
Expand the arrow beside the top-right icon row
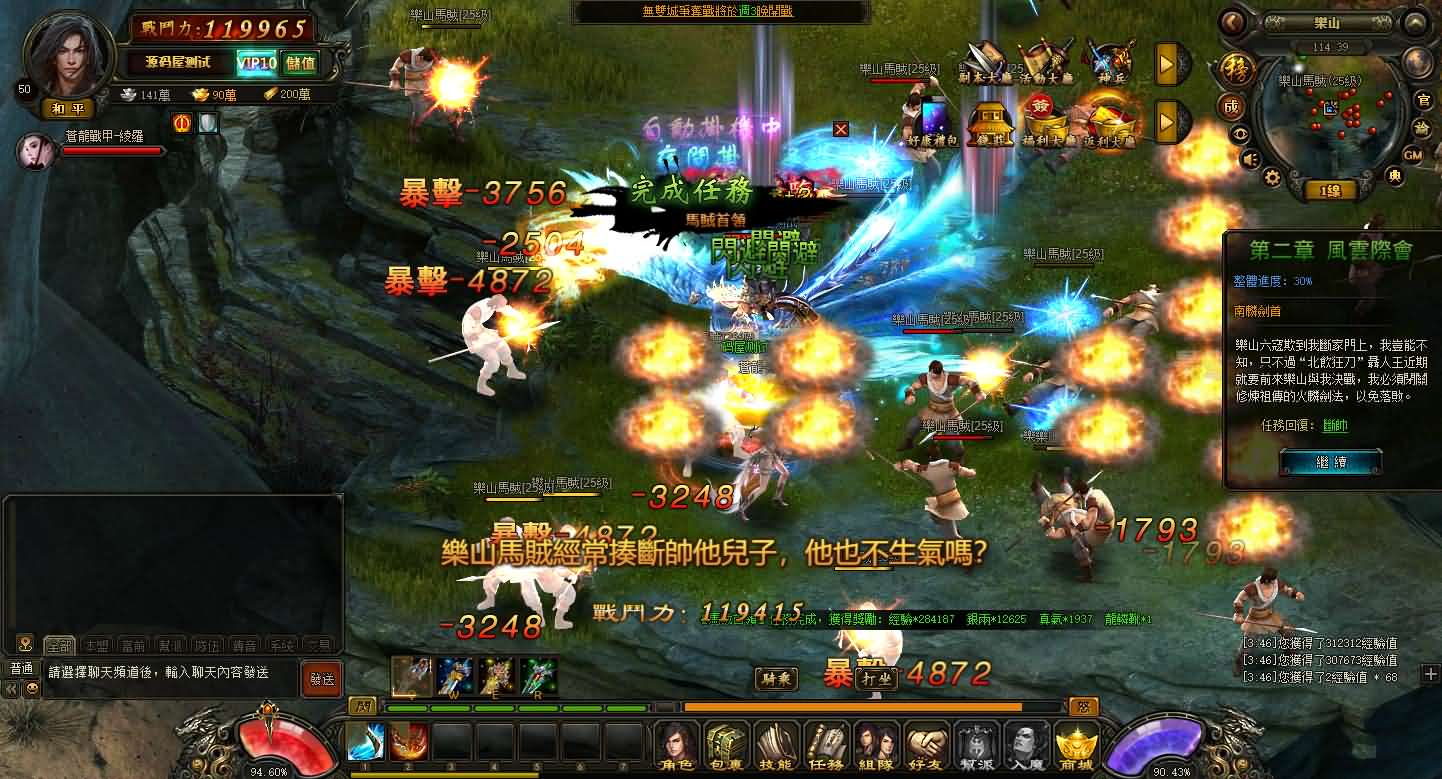point(1167,63)
